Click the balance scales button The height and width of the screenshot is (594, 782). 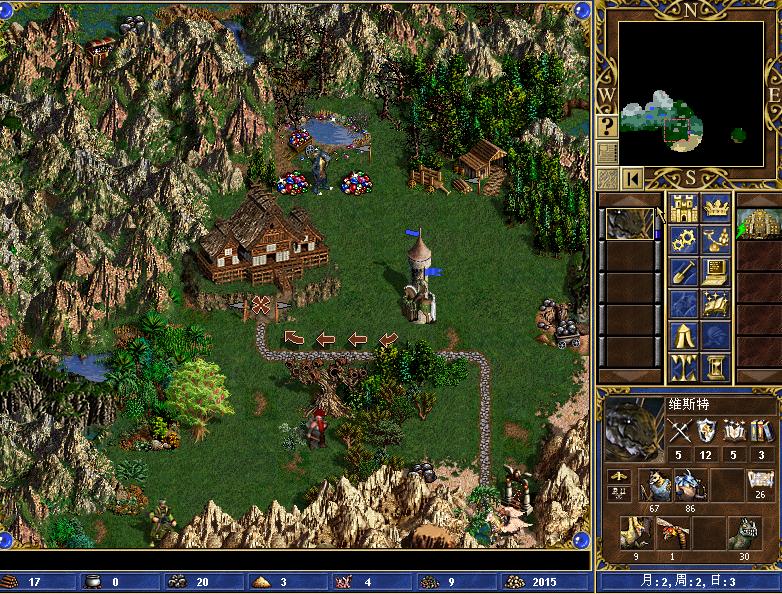(x=716, y=240)
